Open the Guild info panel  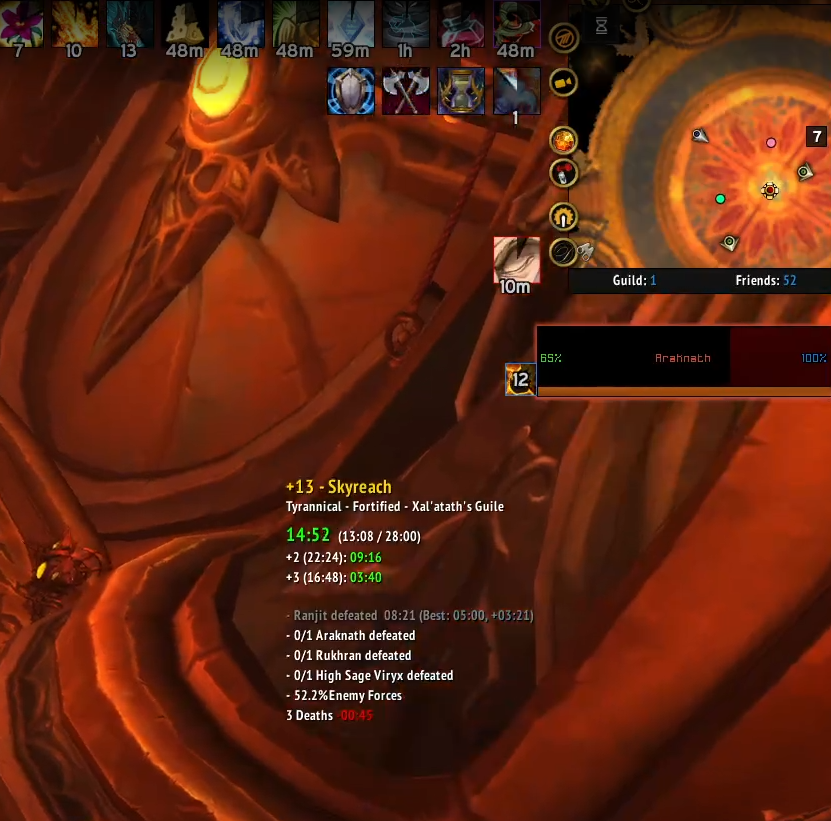pyautogui.click(x=634, y=281)
